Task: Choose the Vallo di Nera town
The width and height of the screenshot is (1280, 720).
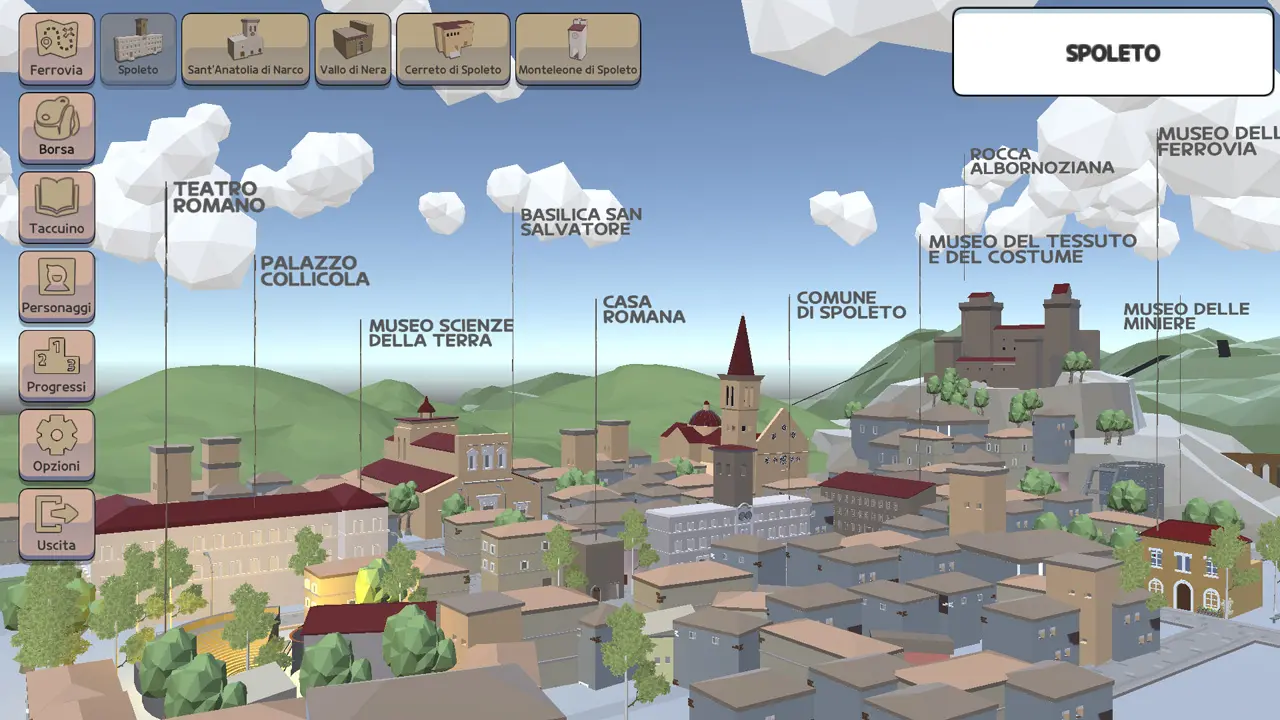Action: [353, 48]
